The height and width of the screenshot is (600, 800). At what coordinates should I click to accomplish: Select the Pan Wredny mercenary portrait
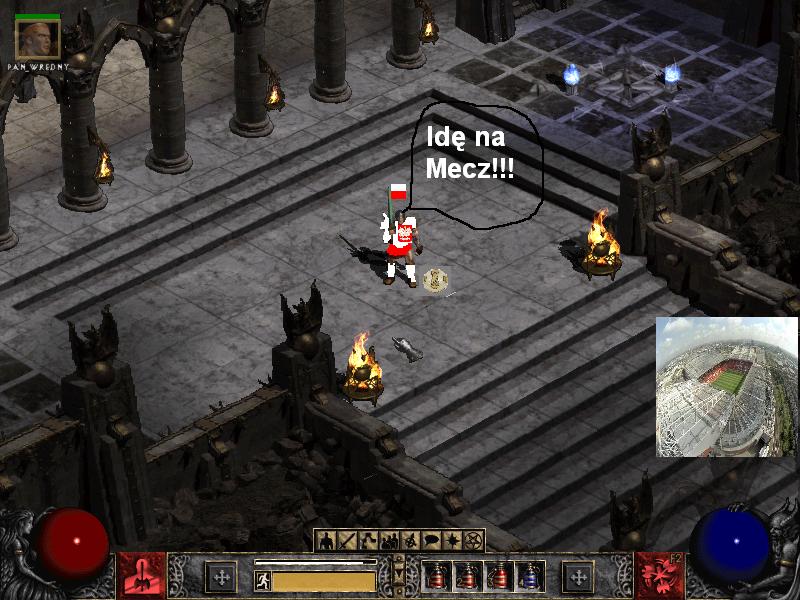[38, 38]
